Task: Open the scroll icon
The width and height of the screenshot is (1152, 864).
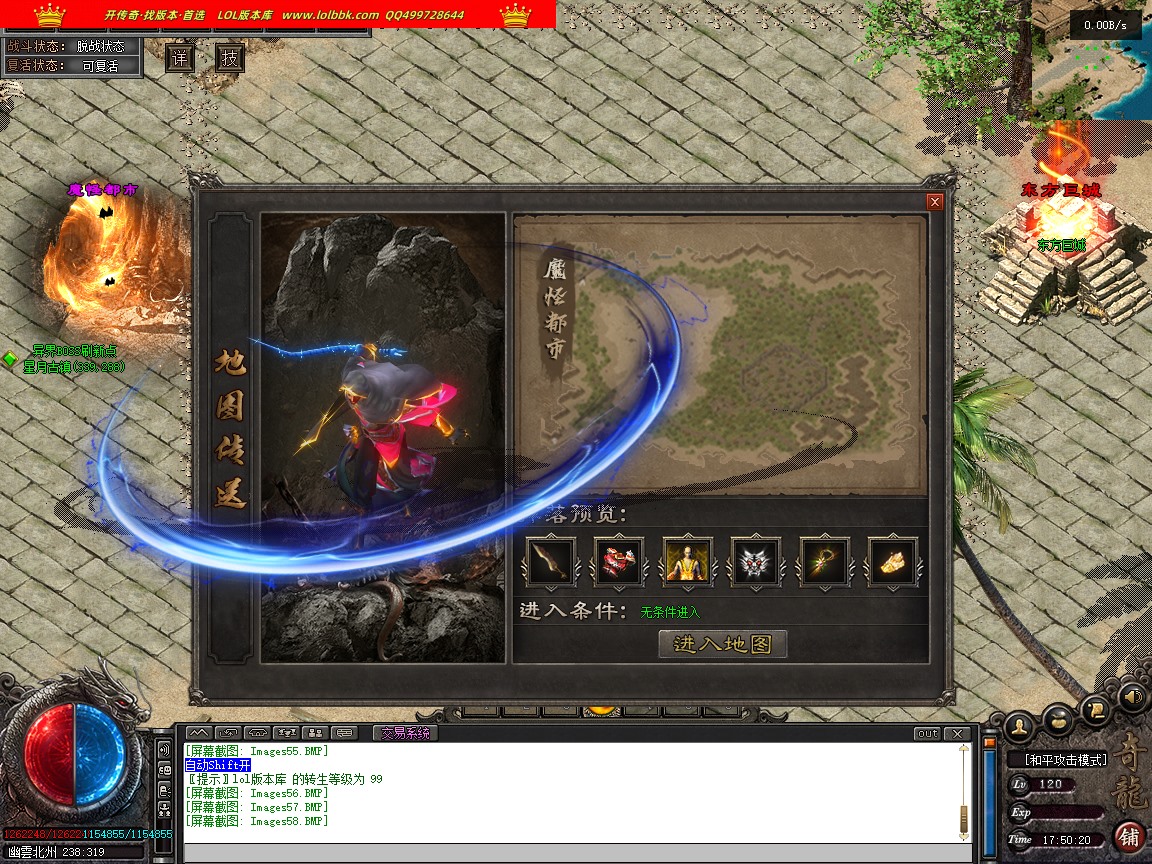Action: click(1096, 709)
